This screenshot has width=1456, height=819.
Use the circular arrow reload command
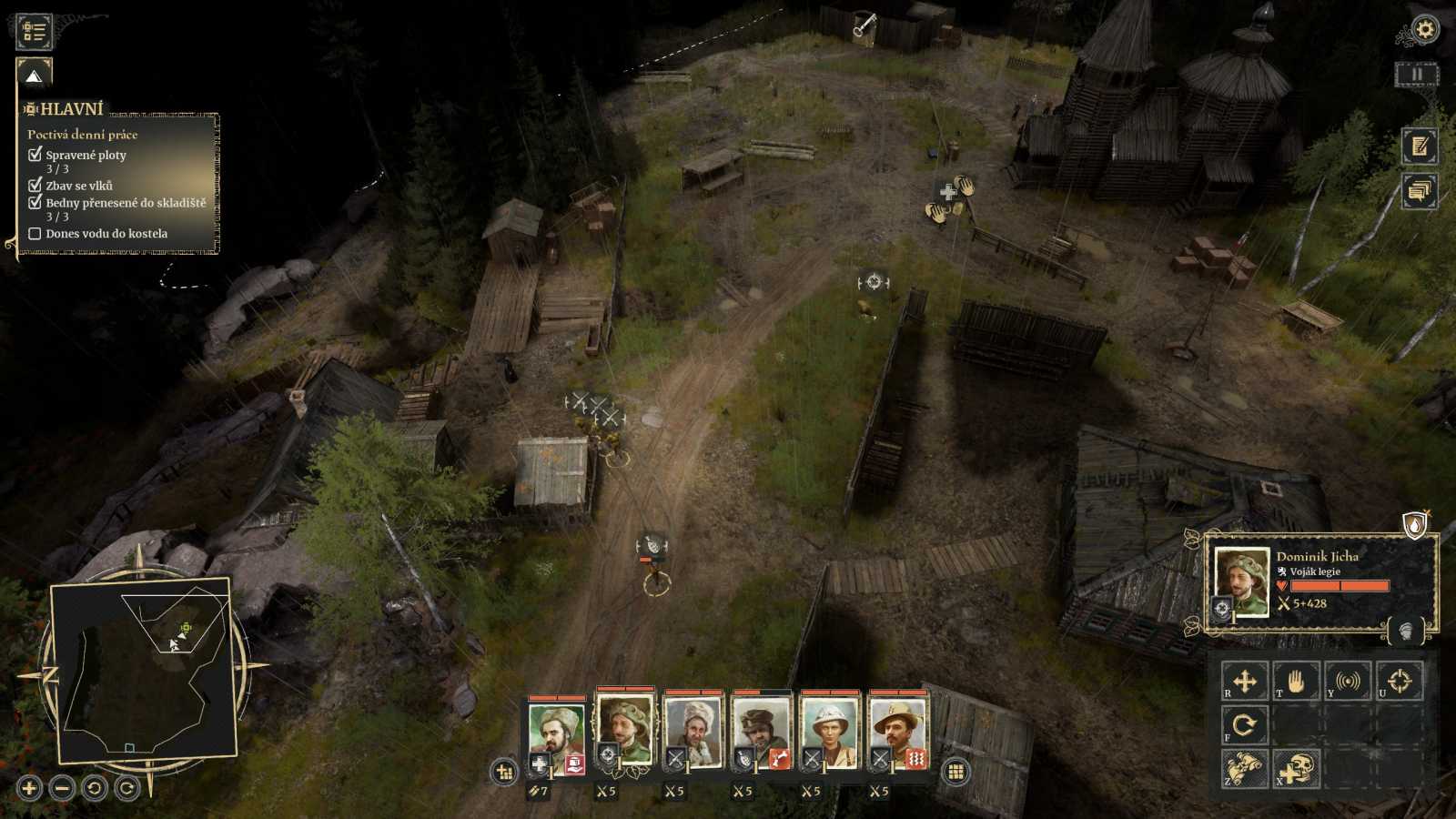pos(1244,725)
